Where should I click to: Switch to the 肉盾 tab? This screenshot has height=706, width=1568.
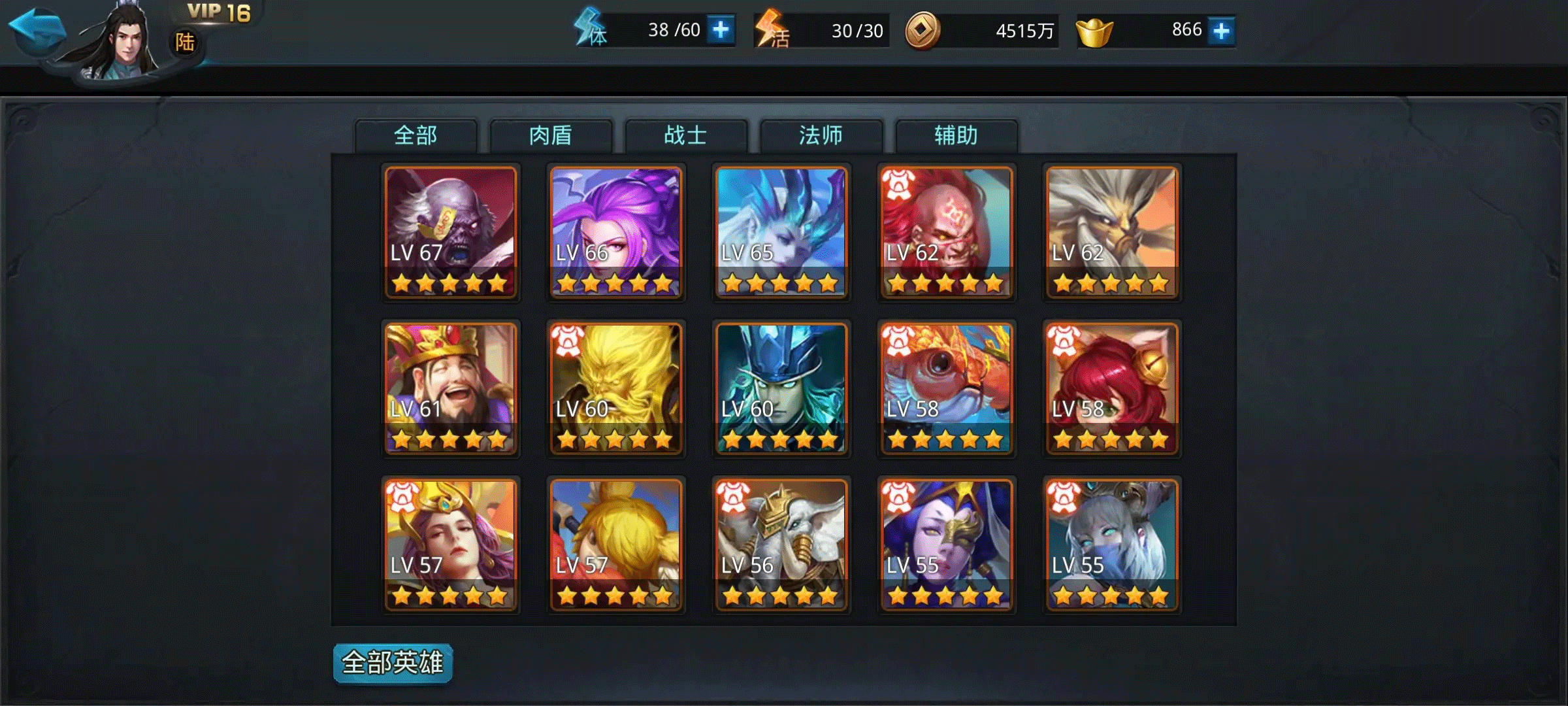pyautogui.click(x=551, y=136)
